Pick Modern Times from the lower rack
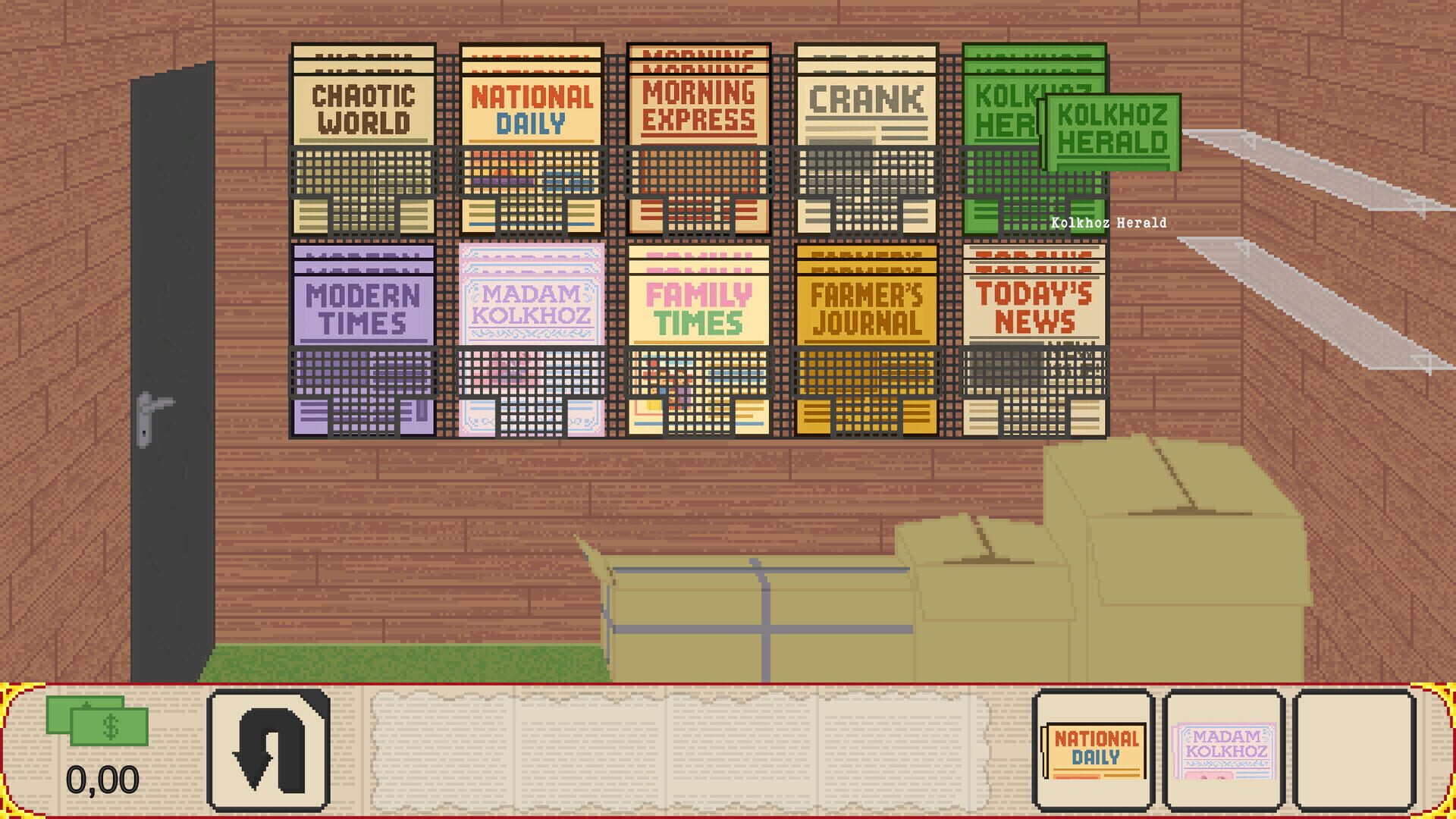 coord(362,341)
